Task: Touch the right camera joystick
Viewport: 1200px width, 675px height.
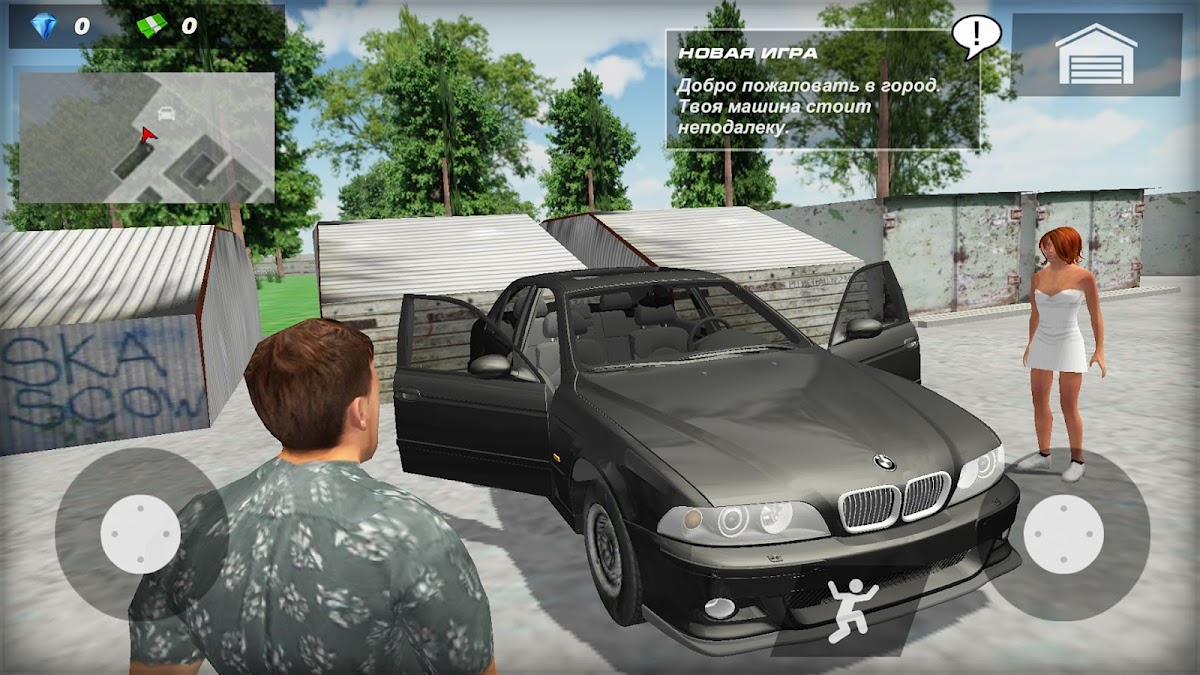Action: pyautogui.click(x=1062, y=534)
